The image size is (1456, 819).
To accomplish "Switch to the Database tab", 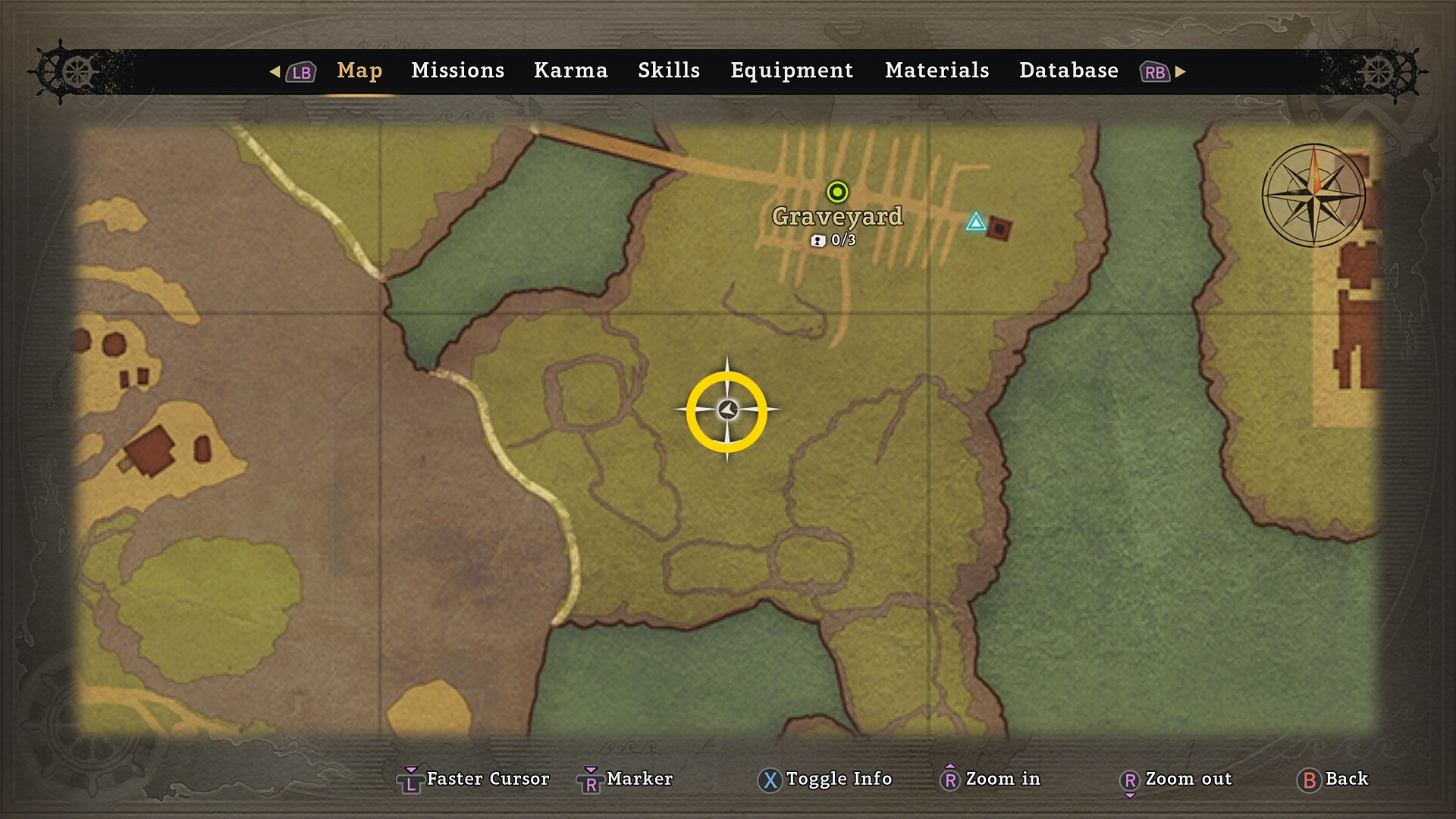I will [1068, 71].
